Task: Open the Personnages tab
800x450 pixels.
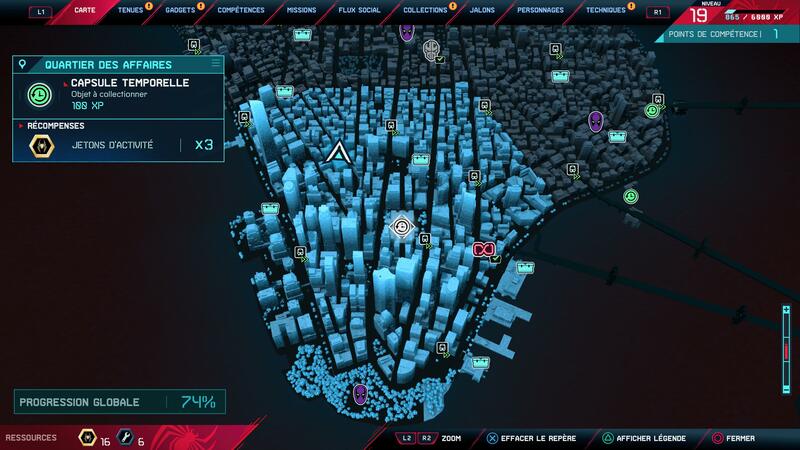Action: coord(540,10)
